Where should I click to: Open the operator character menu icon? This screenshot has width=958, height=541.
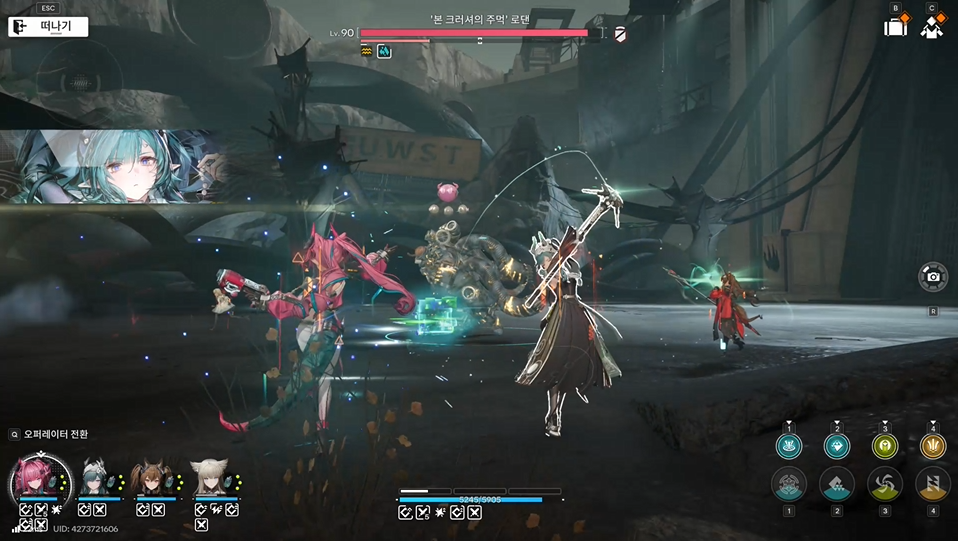coord(932,27)
